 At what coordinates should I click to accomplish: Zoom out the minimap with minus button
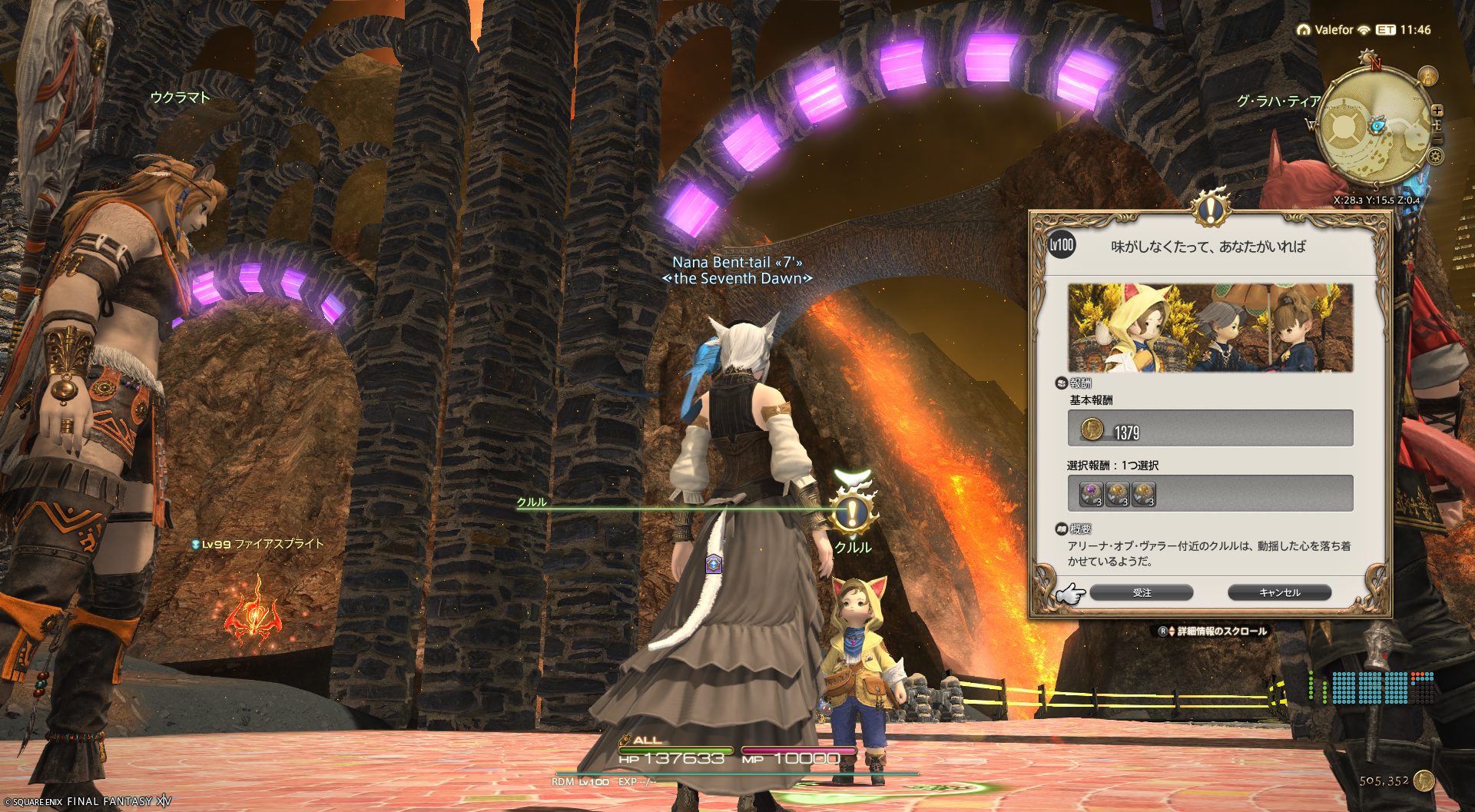pyautogui.click(x=1437, y=139)
